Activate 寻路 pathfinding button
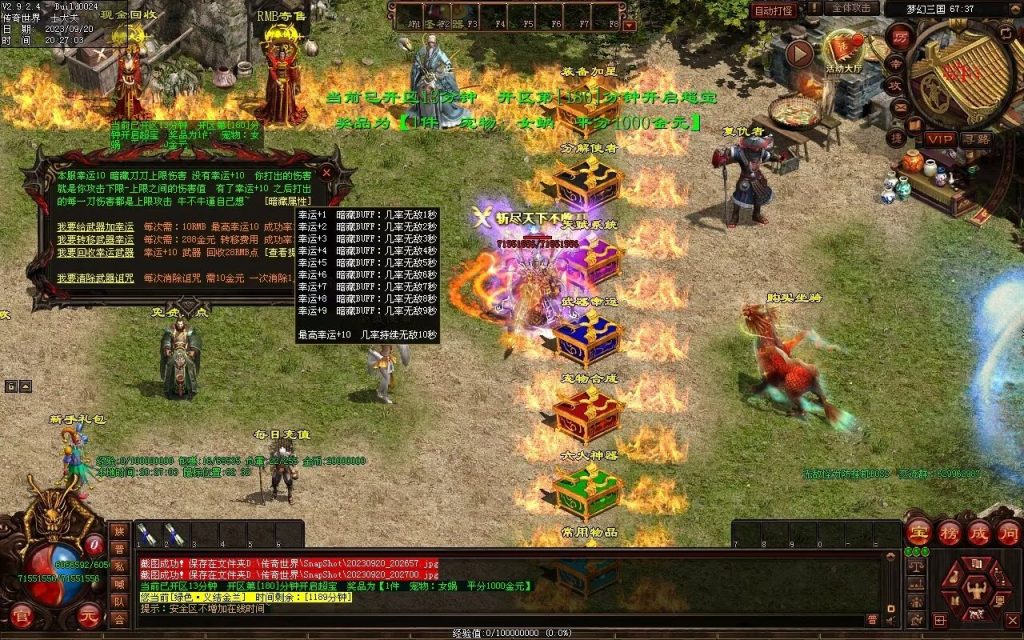The height and width of the screenshot is (640, 1024). [x=976, y=138]
